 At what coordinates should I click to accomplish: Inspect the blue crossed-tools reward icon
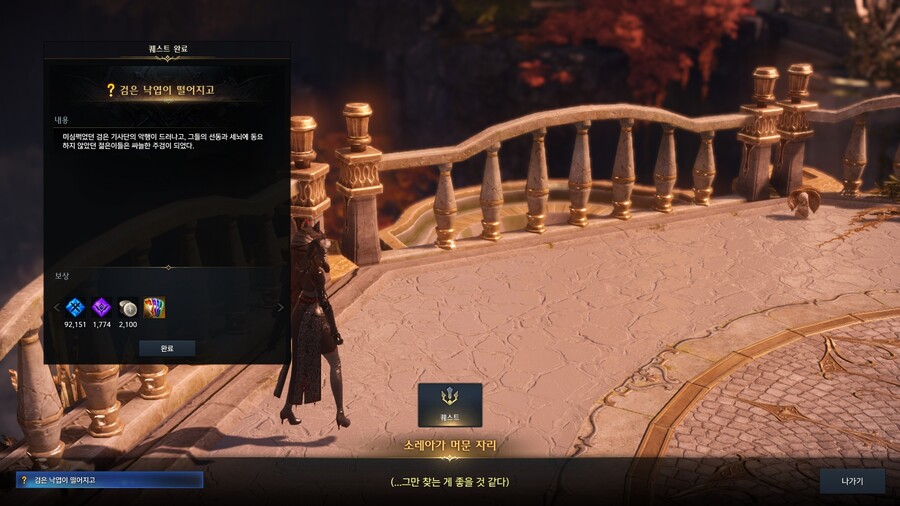click(x=75, y=308)
